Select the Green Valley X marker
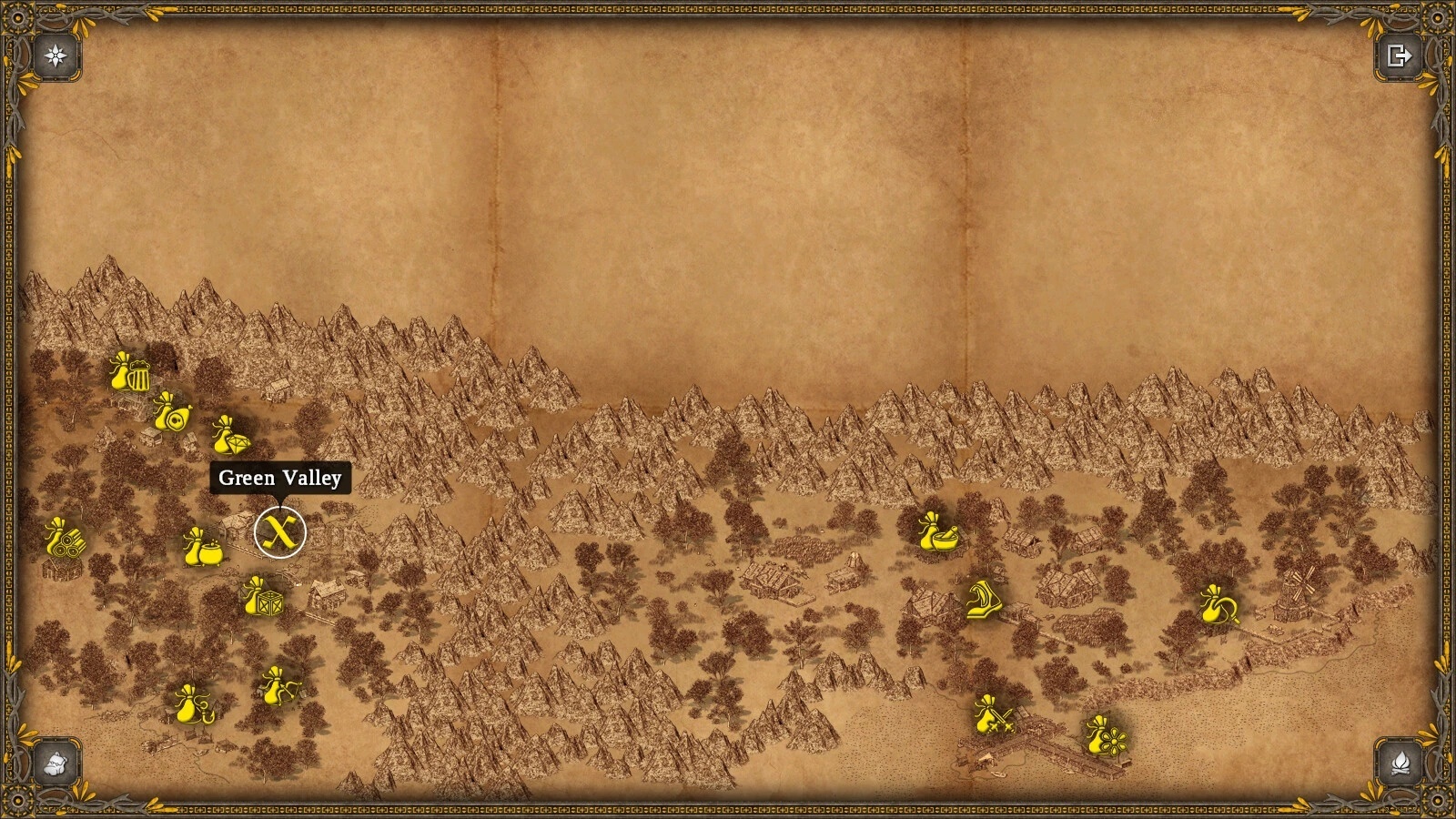 pos(280,531)
